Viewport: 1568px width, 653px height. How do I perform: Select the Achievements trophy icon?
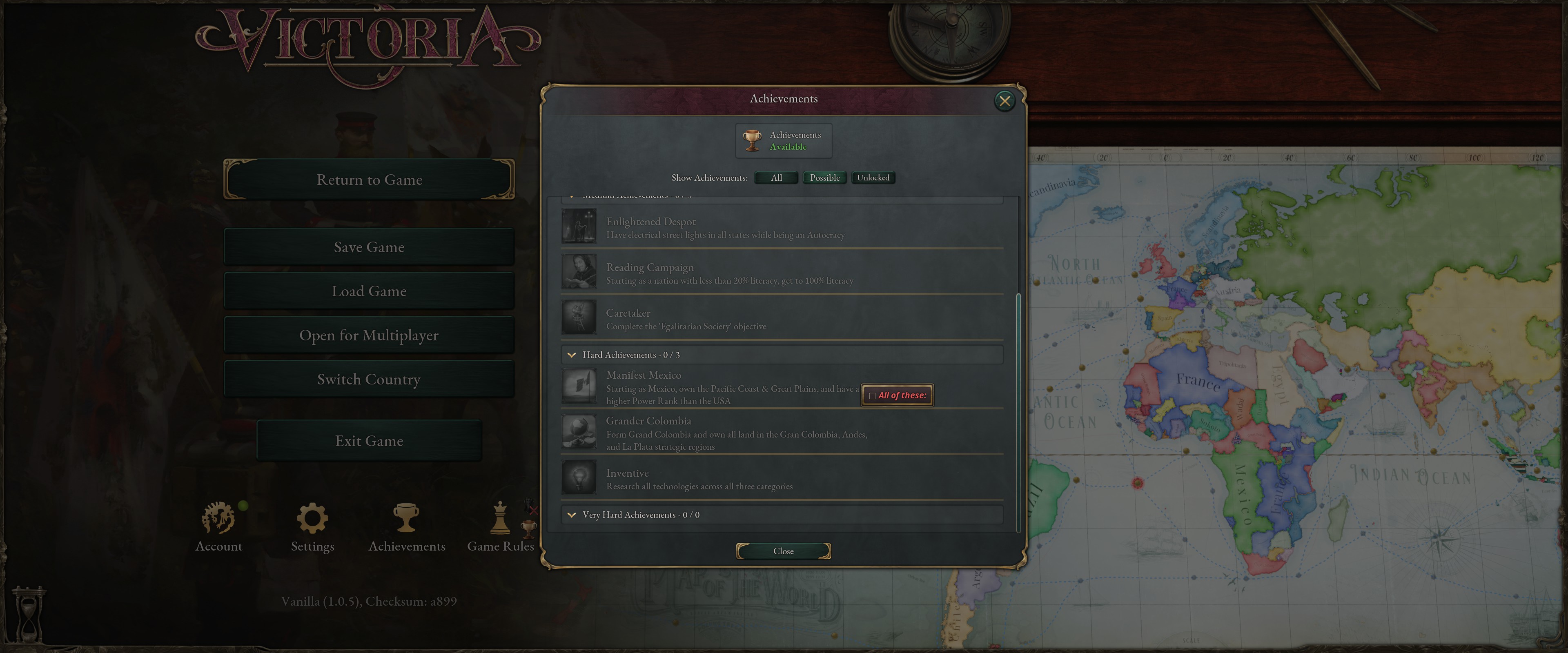point(406,518)
